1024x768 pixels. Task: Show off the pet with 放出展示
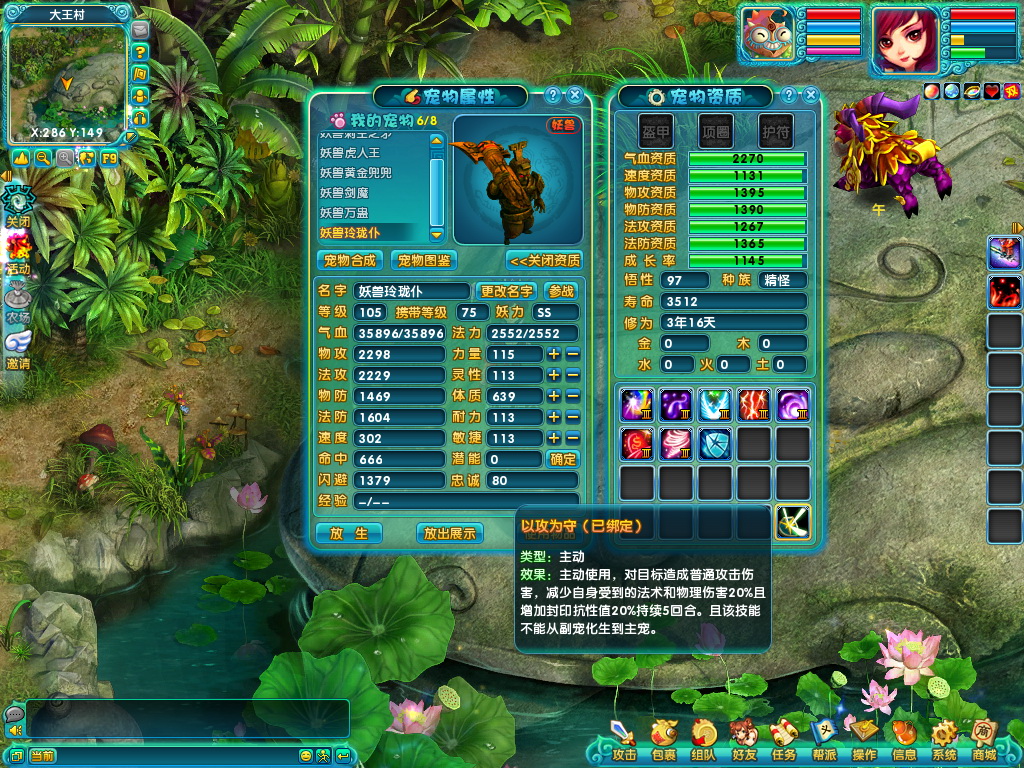pyautogui.click(x=450, y=533)
